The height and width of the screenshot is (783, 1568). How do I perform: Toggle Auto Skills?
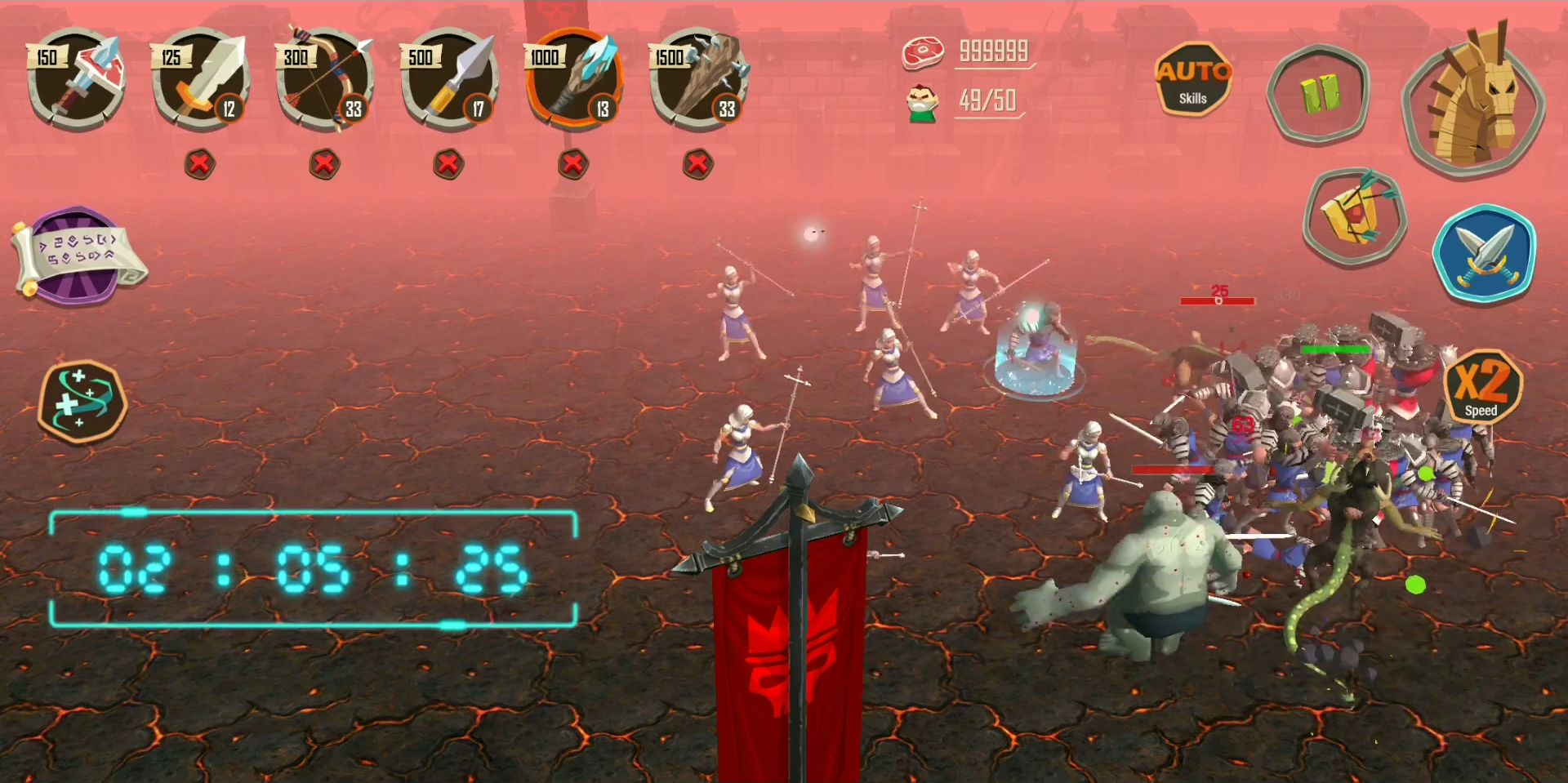(x=1192, y=80)
